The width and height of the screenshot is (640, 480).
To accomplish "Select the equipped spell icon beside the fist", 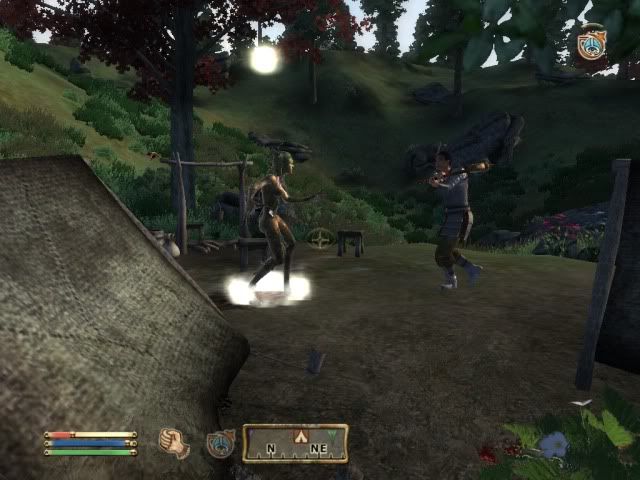I will (x=220, y=443).
